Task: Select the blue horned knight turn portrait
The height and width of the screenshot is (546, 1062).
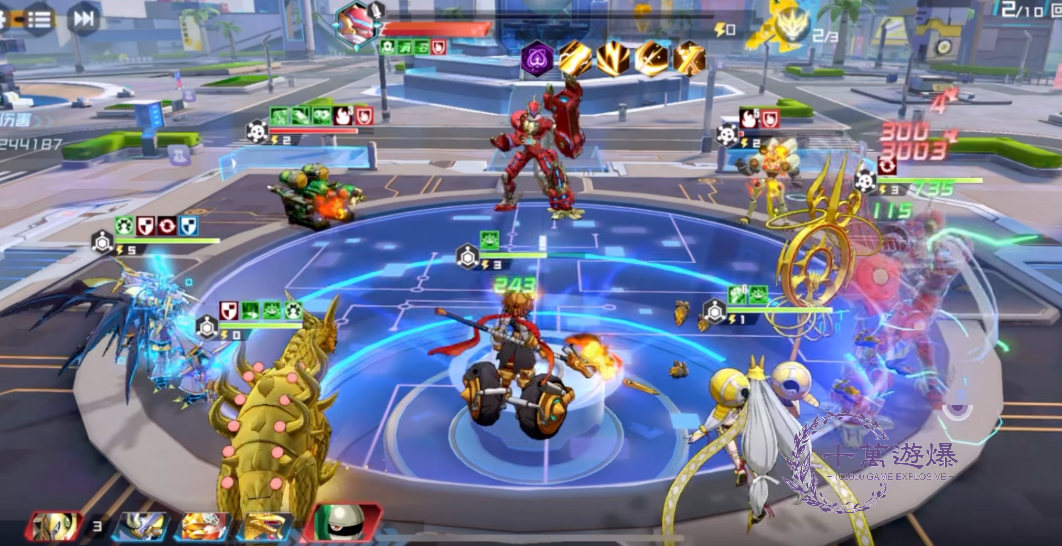Action: (x=143, y=526)
